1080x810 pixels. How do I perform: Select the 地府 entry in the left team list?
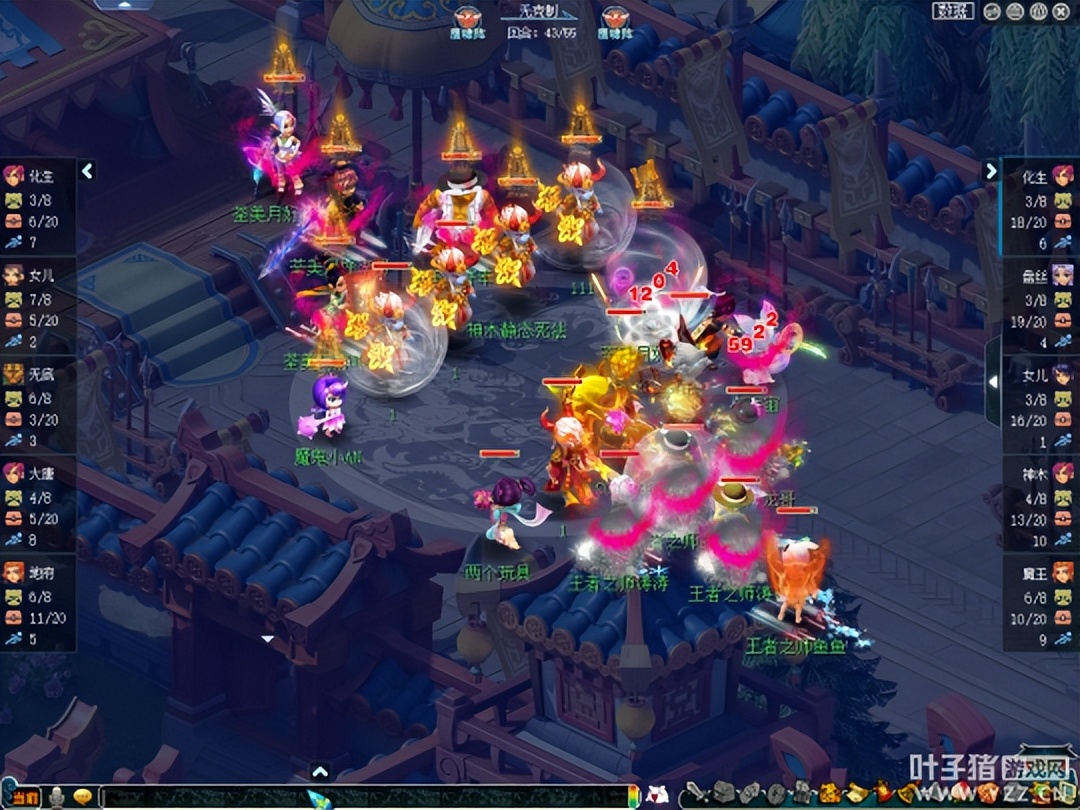(x=37, y=573)
